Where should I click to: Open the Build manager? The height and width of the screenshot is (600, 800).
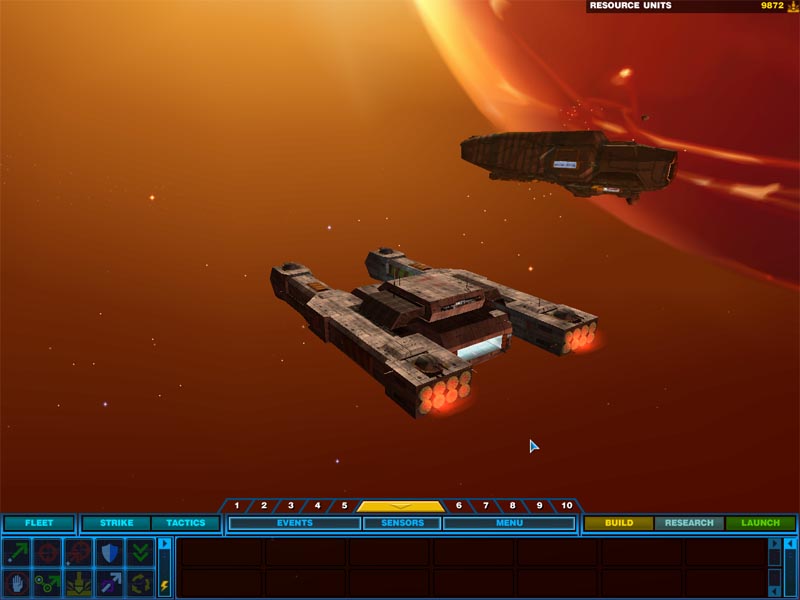coord(619,523)
